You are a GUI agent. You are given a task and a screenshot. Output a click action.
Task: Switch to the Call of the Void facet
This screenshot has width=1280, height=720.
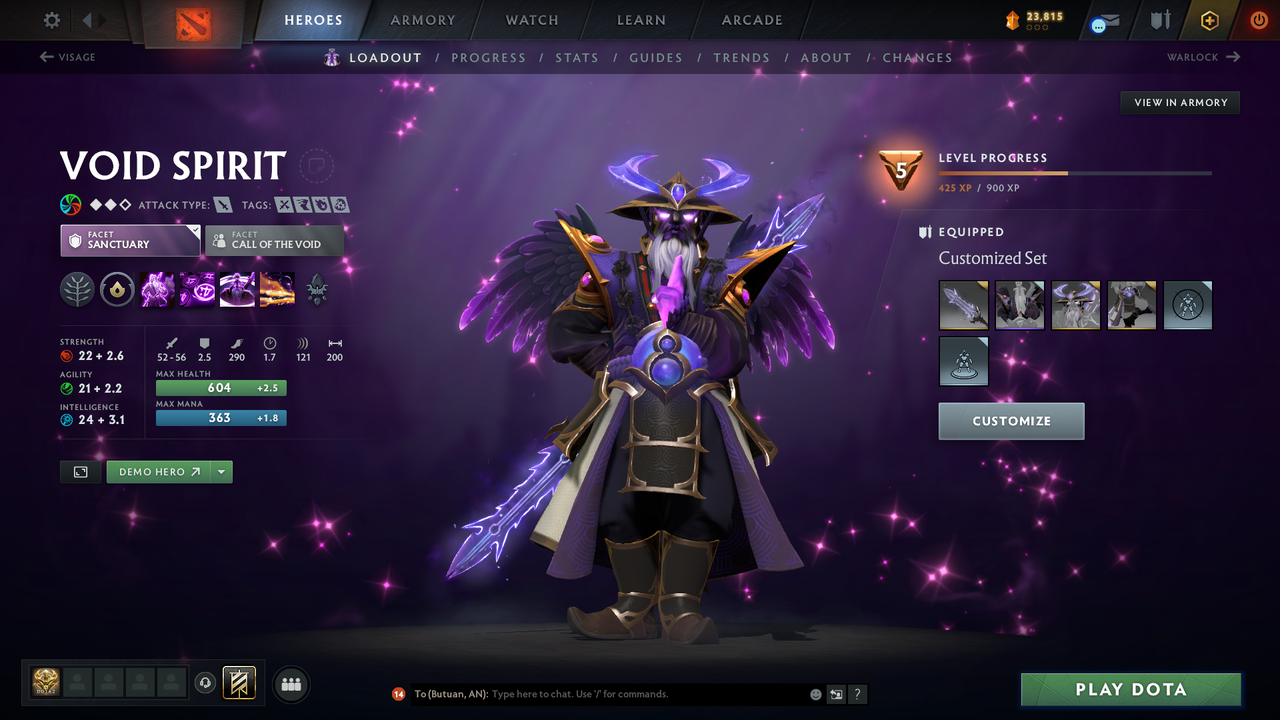coord(274,240)
